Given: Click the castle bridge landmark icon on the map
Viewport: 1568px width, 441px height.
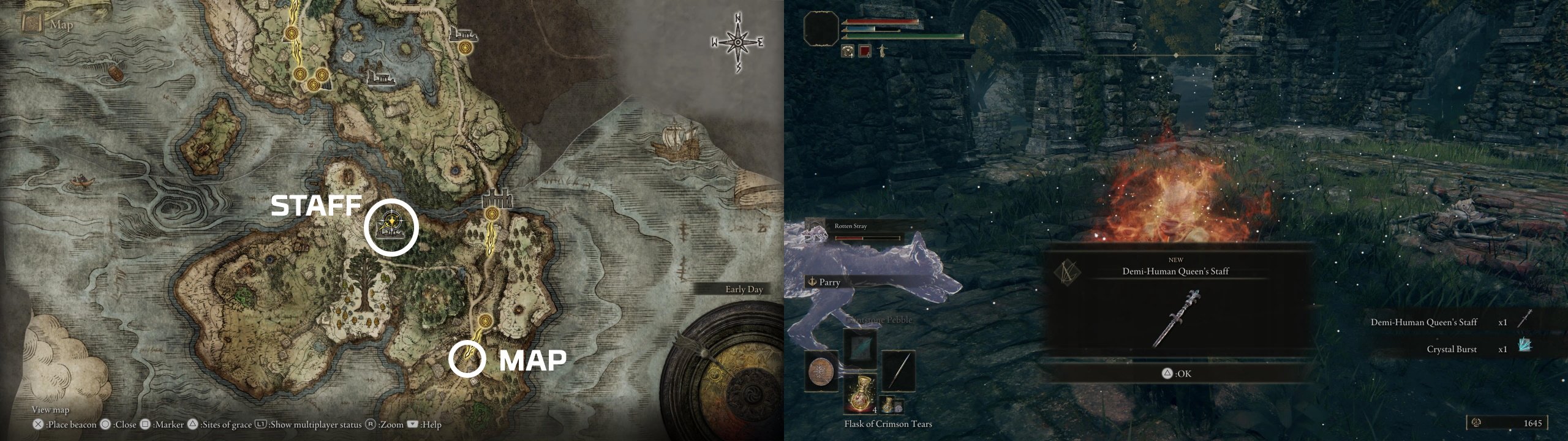Looking at the screenshot, I should pos(496,197).
